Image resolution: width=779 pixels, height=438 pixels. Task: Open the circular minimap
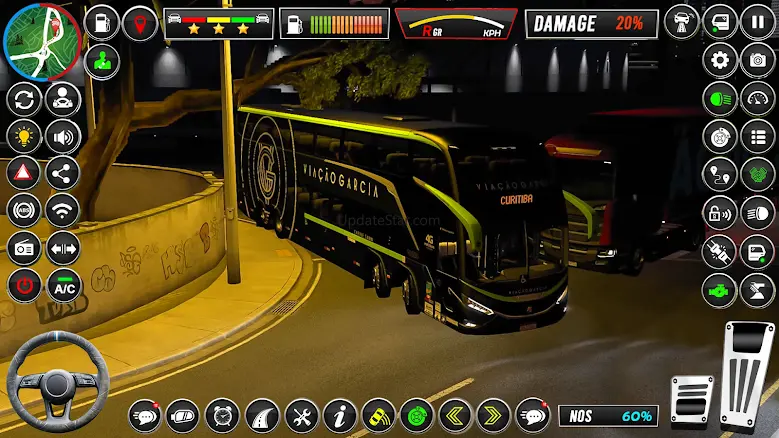(40, 40)
